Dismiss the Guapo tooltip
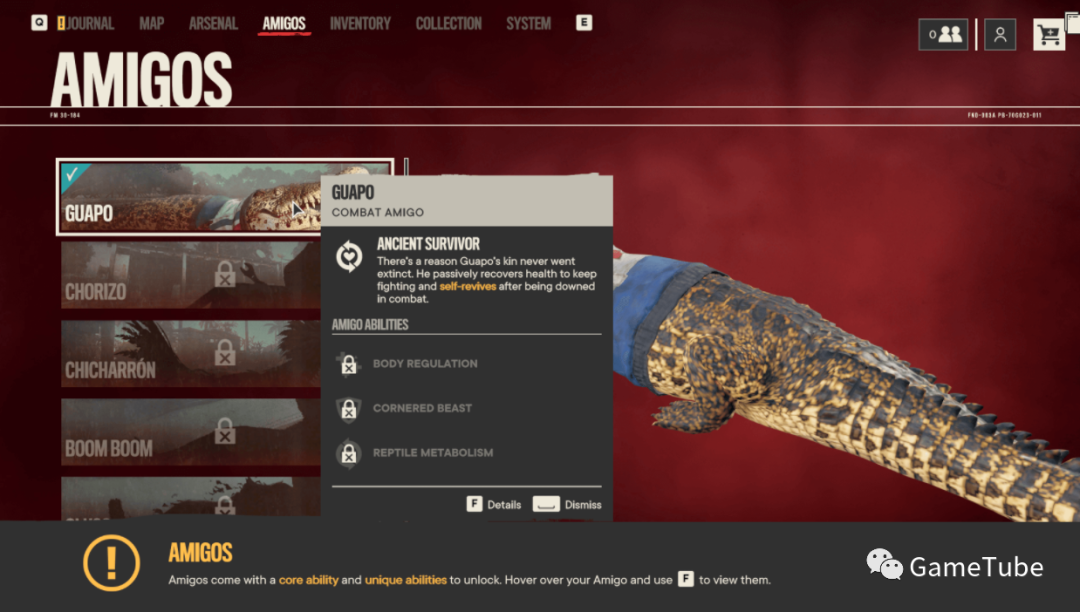Viewport: 1080px width, 612px height. (567, 504)
